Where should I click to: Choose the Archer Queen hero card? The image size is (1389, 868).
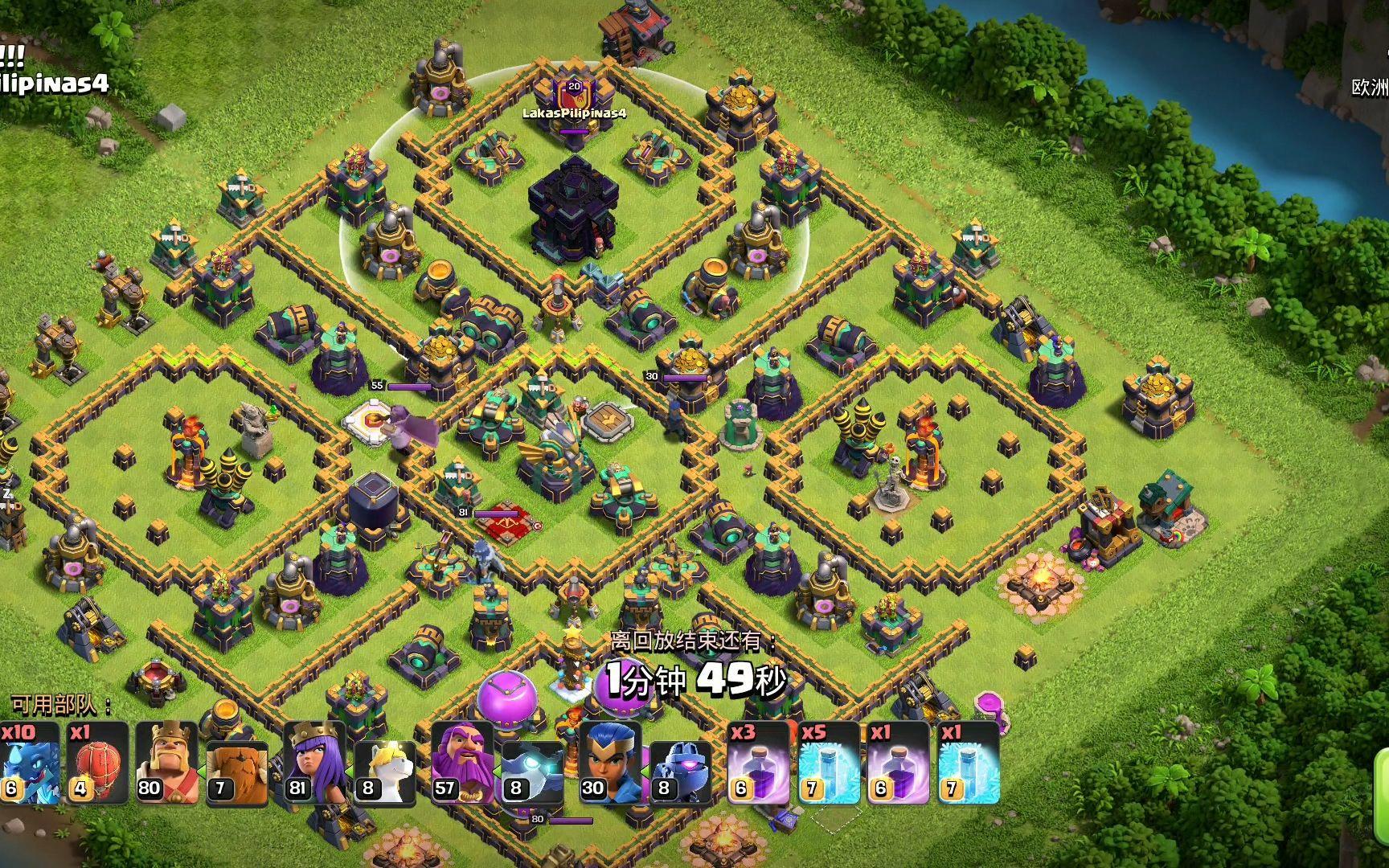(x=315, y=764)
